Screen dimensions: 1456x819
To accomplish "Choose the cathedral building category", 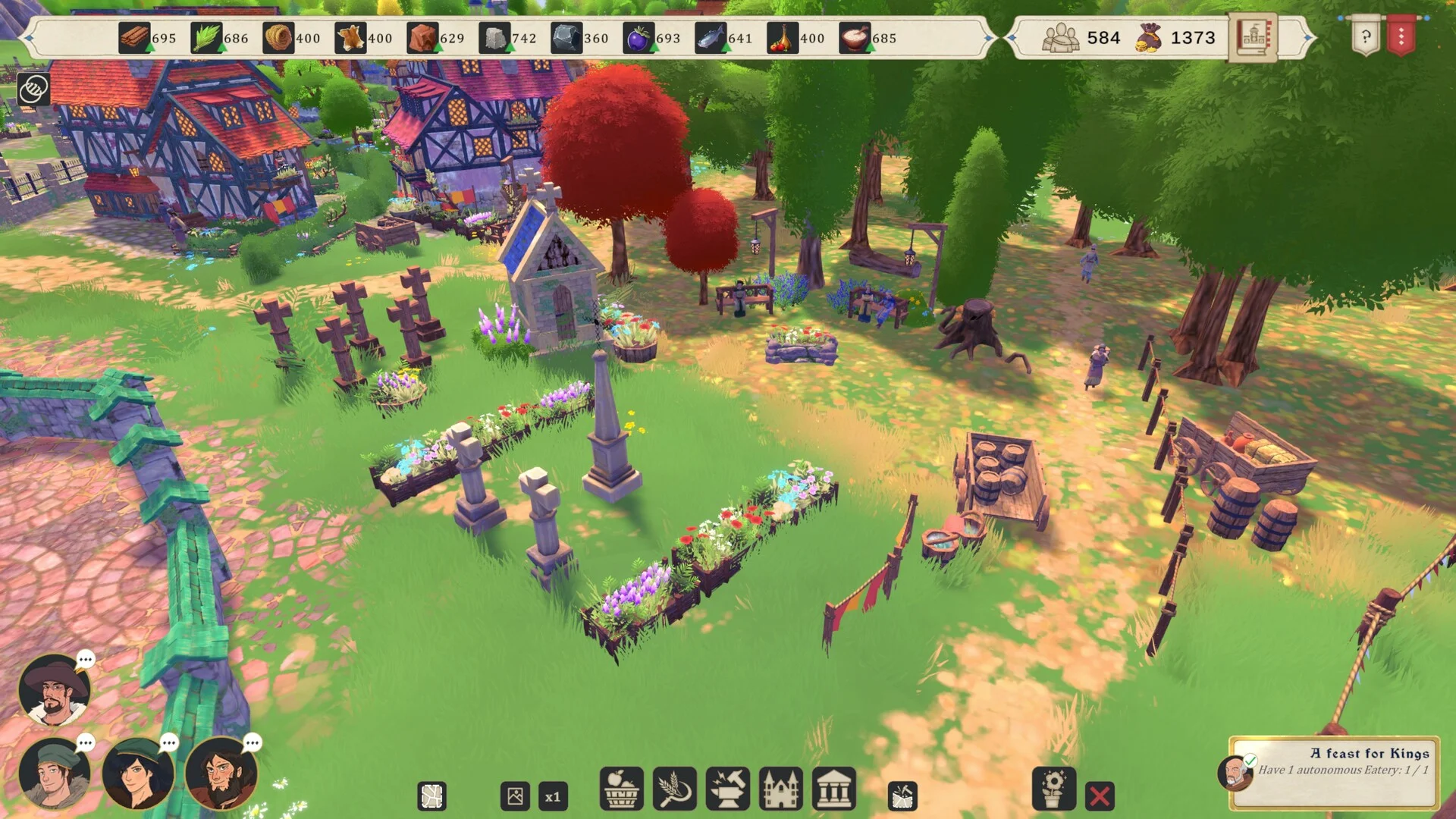I will pyautogui.click(x=780, y=789).
